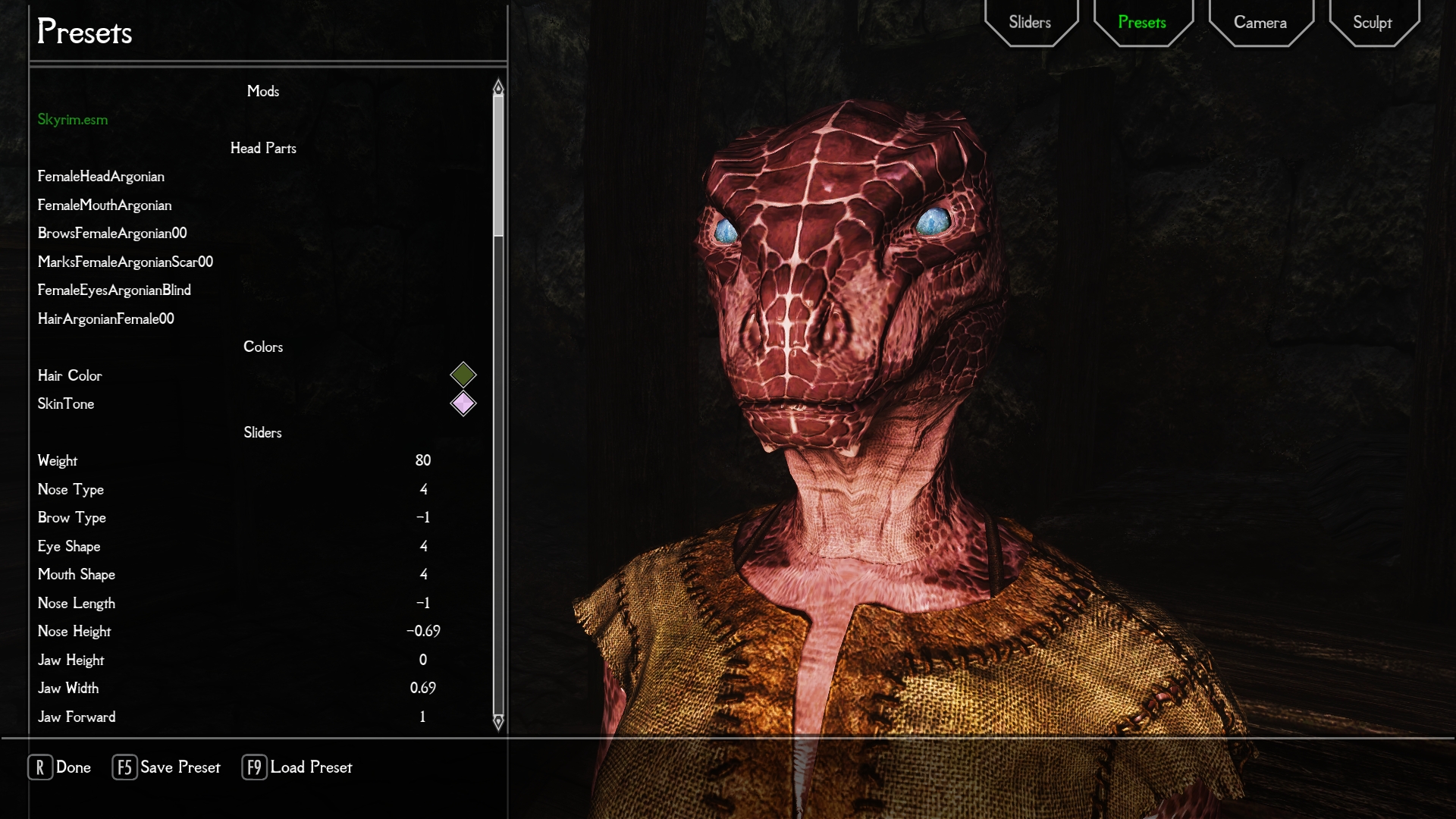Select the Presets tab

point(1142,23)
